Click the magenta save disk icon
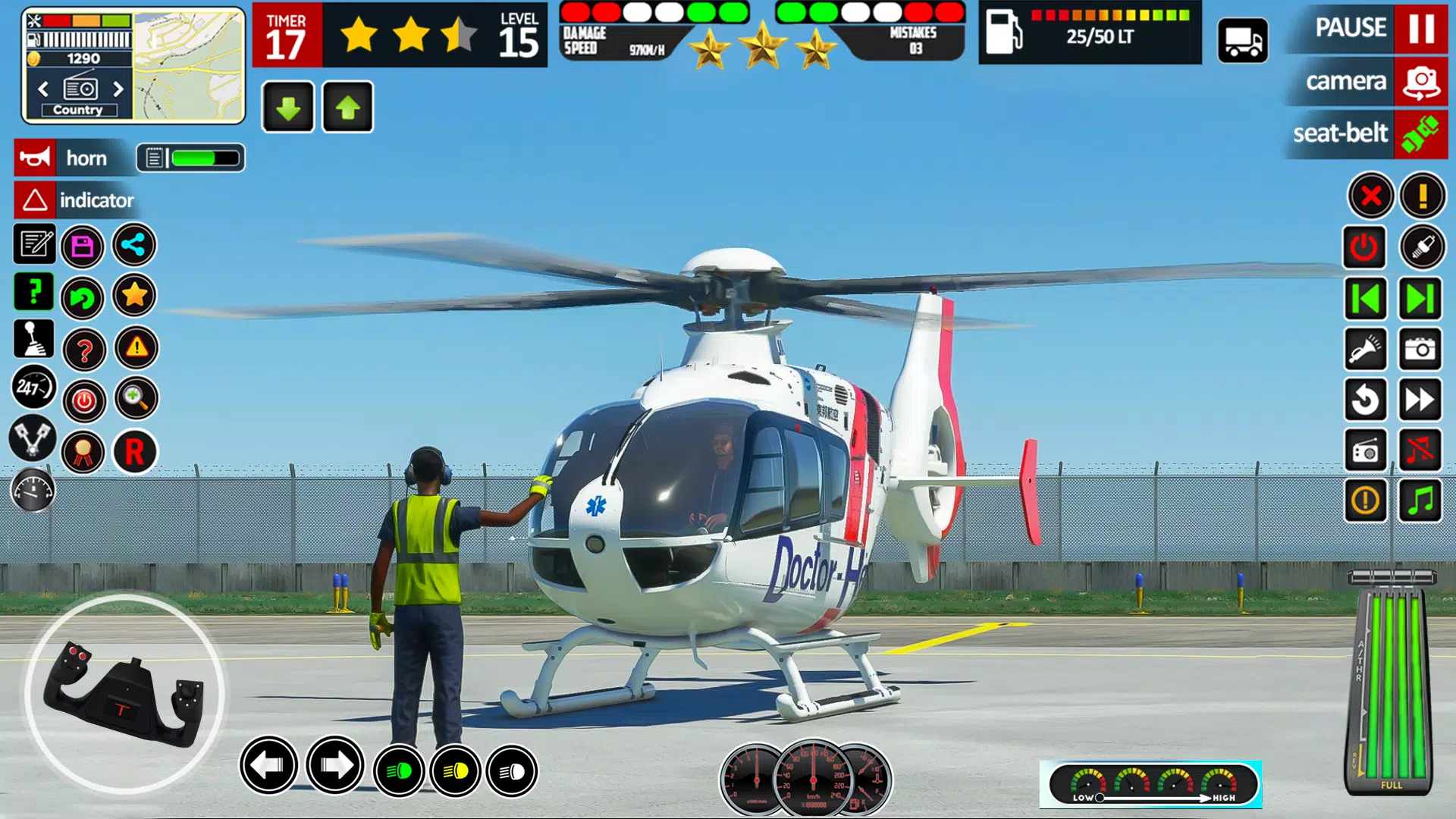 [x=83, y=246]
